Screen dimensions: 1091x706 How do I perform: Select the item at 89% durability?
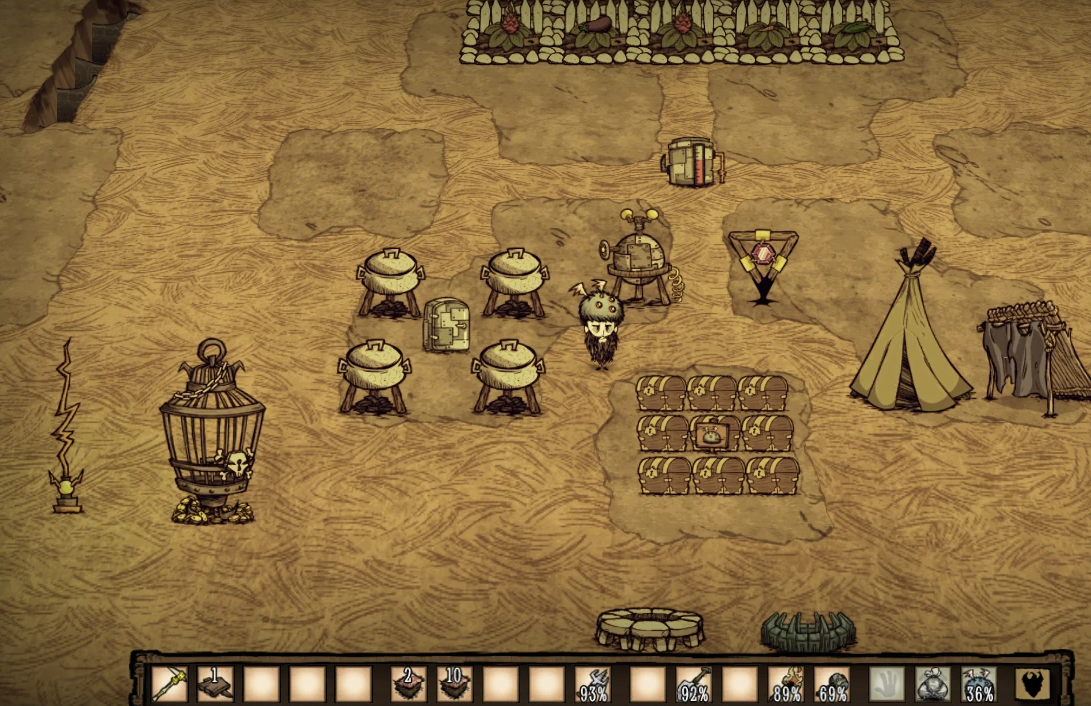click(785, 684)
